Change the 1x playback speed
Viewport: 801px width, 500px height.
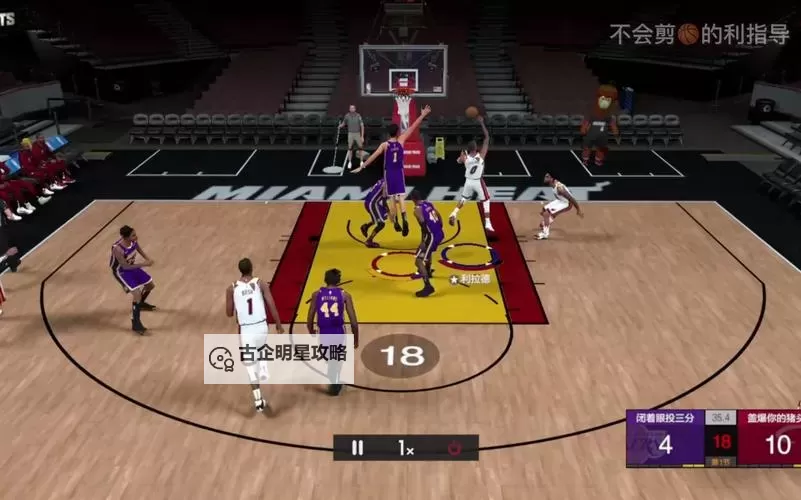(406, 448)
